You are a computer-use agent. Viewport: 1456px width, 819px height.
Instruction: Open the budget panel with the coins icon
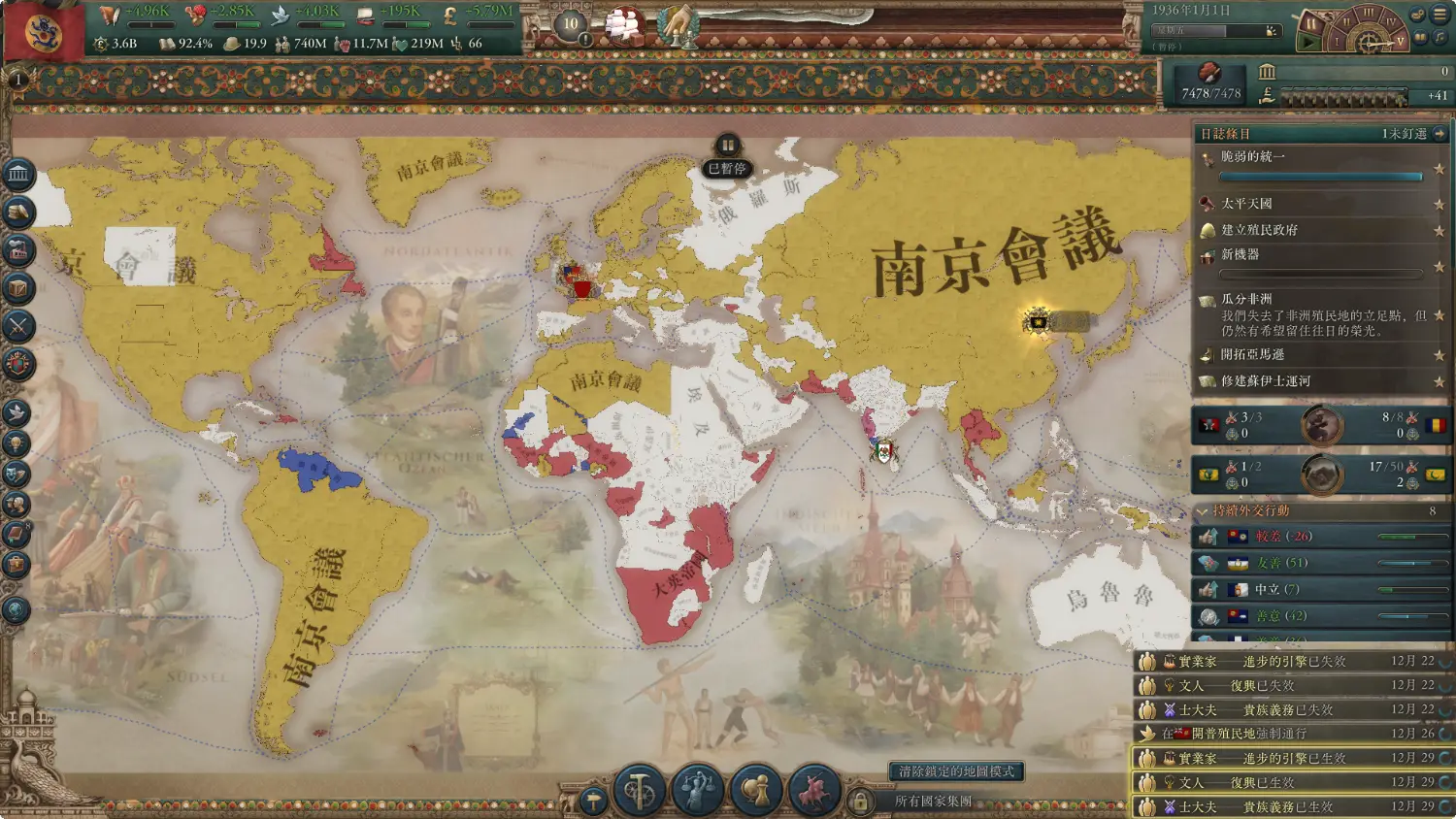tap(18, 213)
